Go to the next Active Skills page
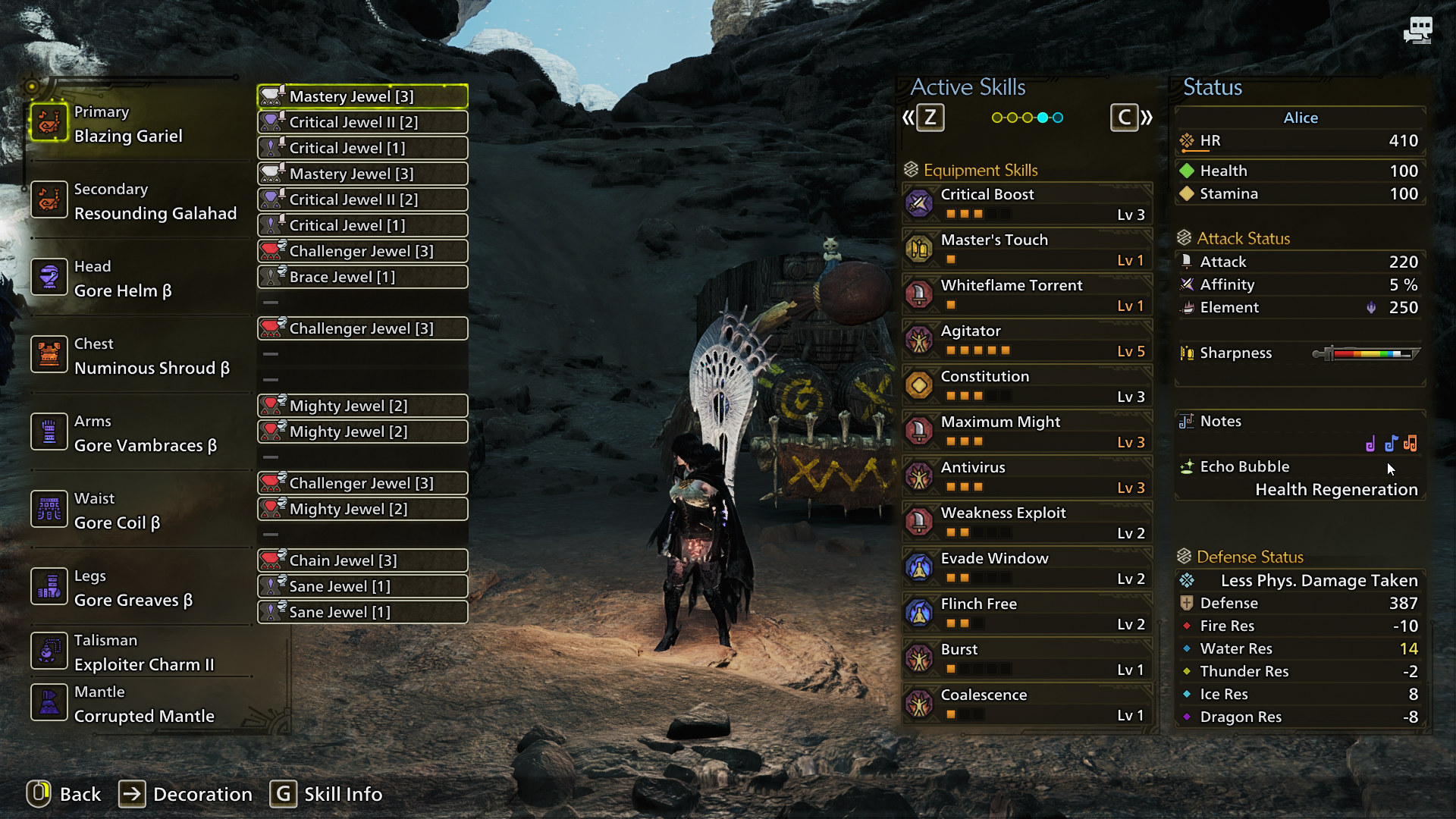The width and height of the screenshot is (1456, 819). (1131, 118)
